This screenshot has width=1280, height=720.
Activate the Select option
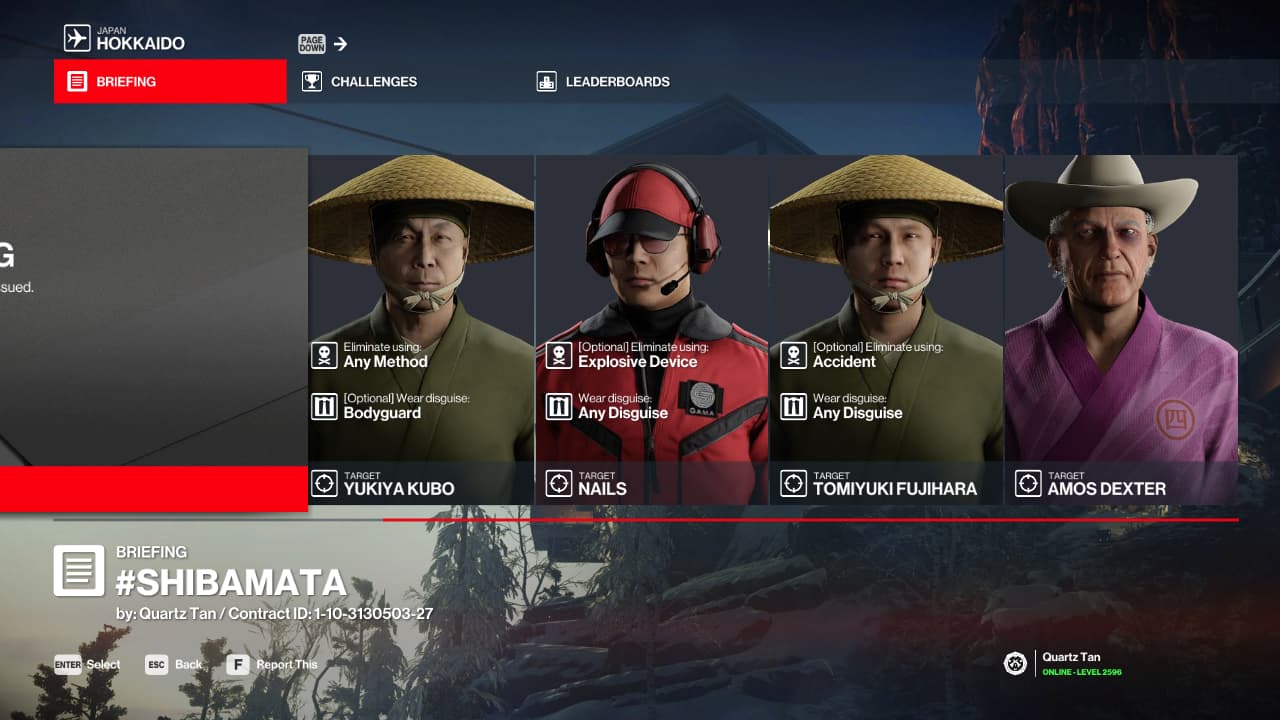88,665
